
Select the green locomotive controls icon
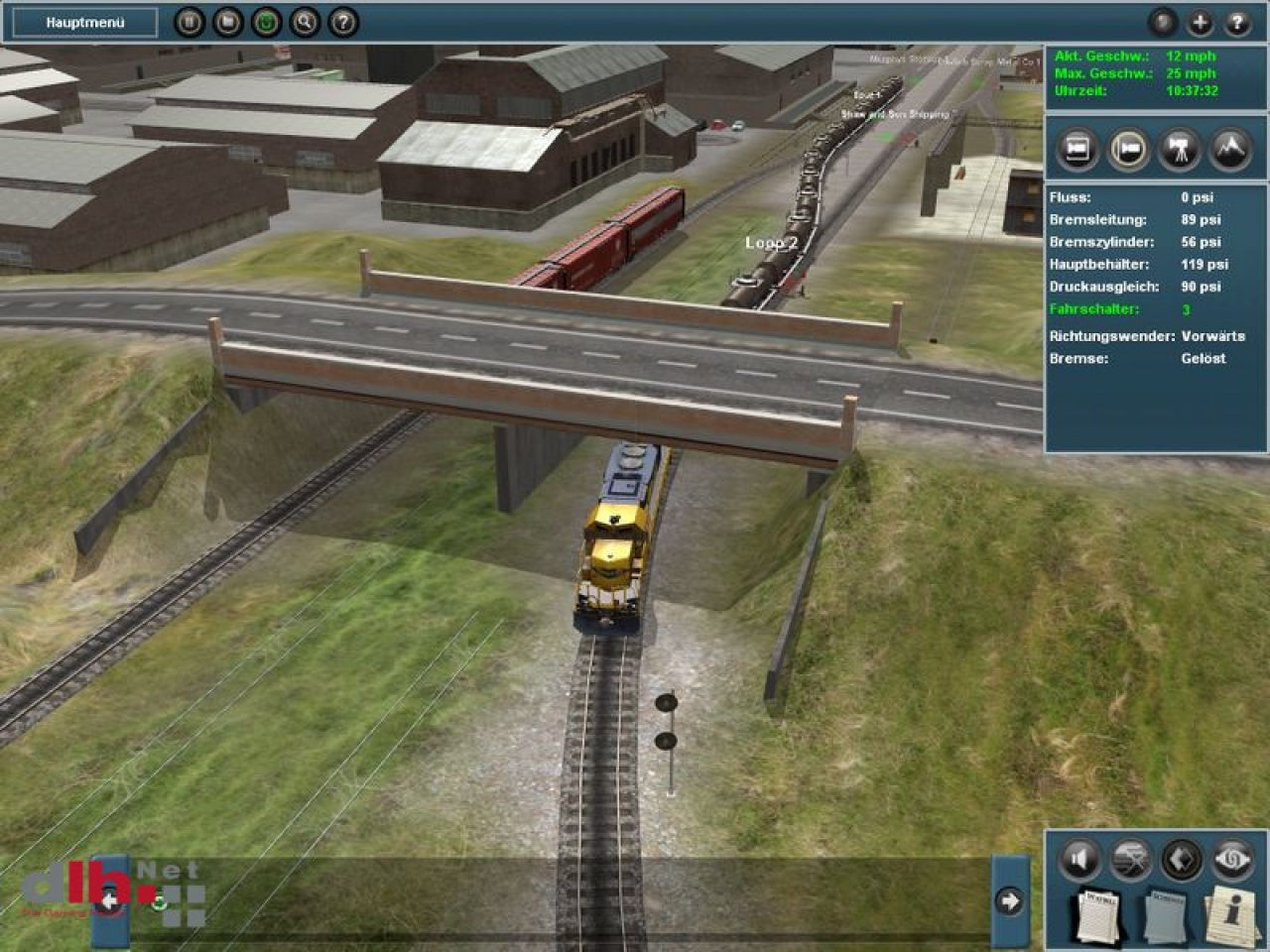(x=266, y=21)
